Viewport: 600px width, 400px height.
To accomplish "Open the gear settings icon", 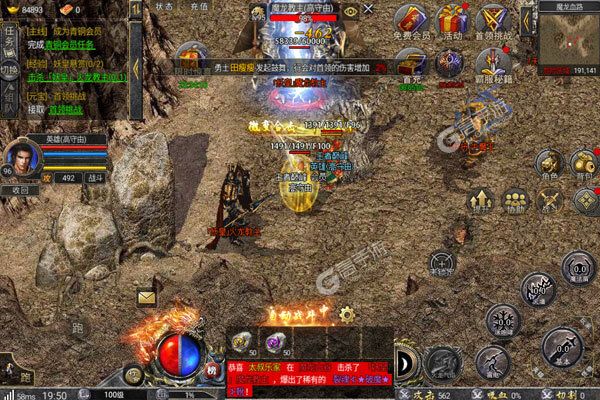I will point(346,313).
